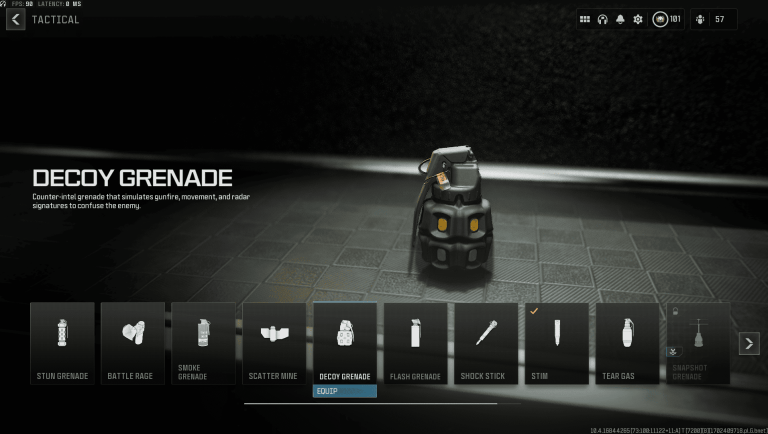Choose the Flash Grenade tile
This screenshot has height=434, width=768.
point(415,343)
